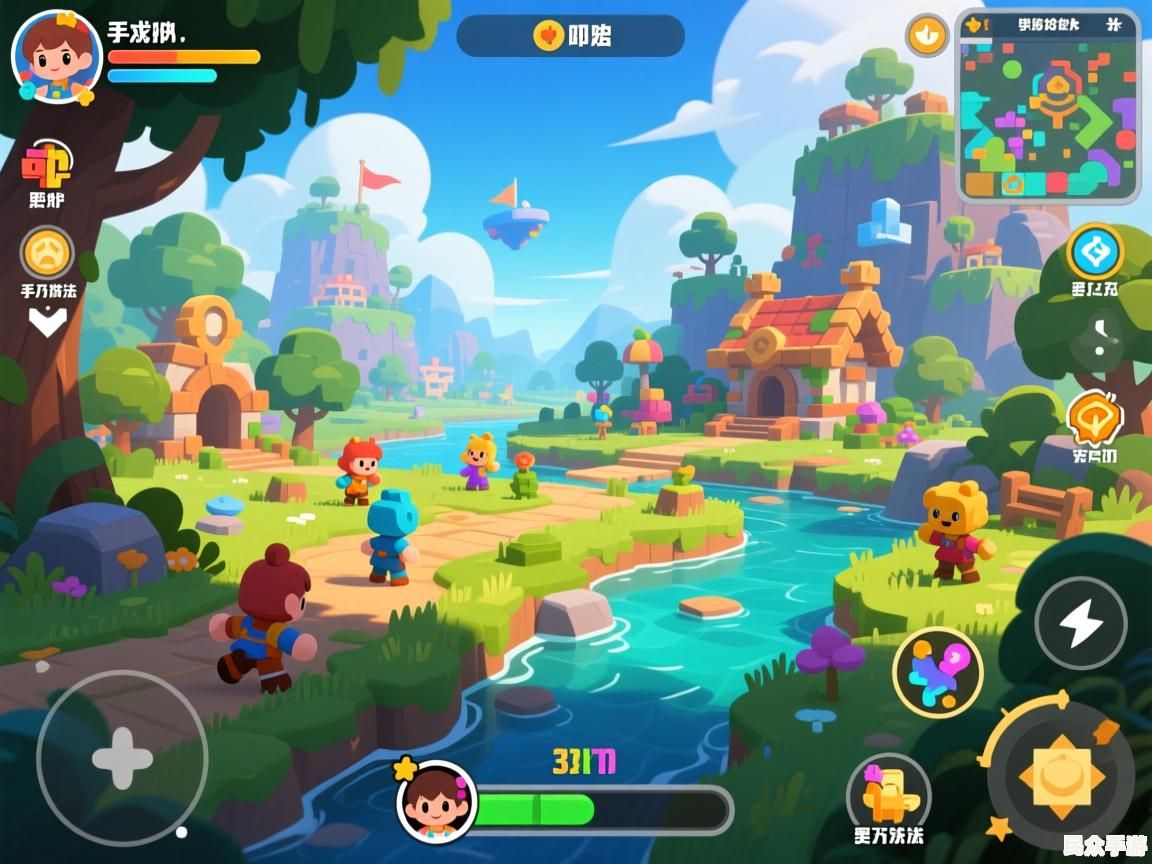
Task: Open the orange hexagon badge icon
Action: (1093, 418)
